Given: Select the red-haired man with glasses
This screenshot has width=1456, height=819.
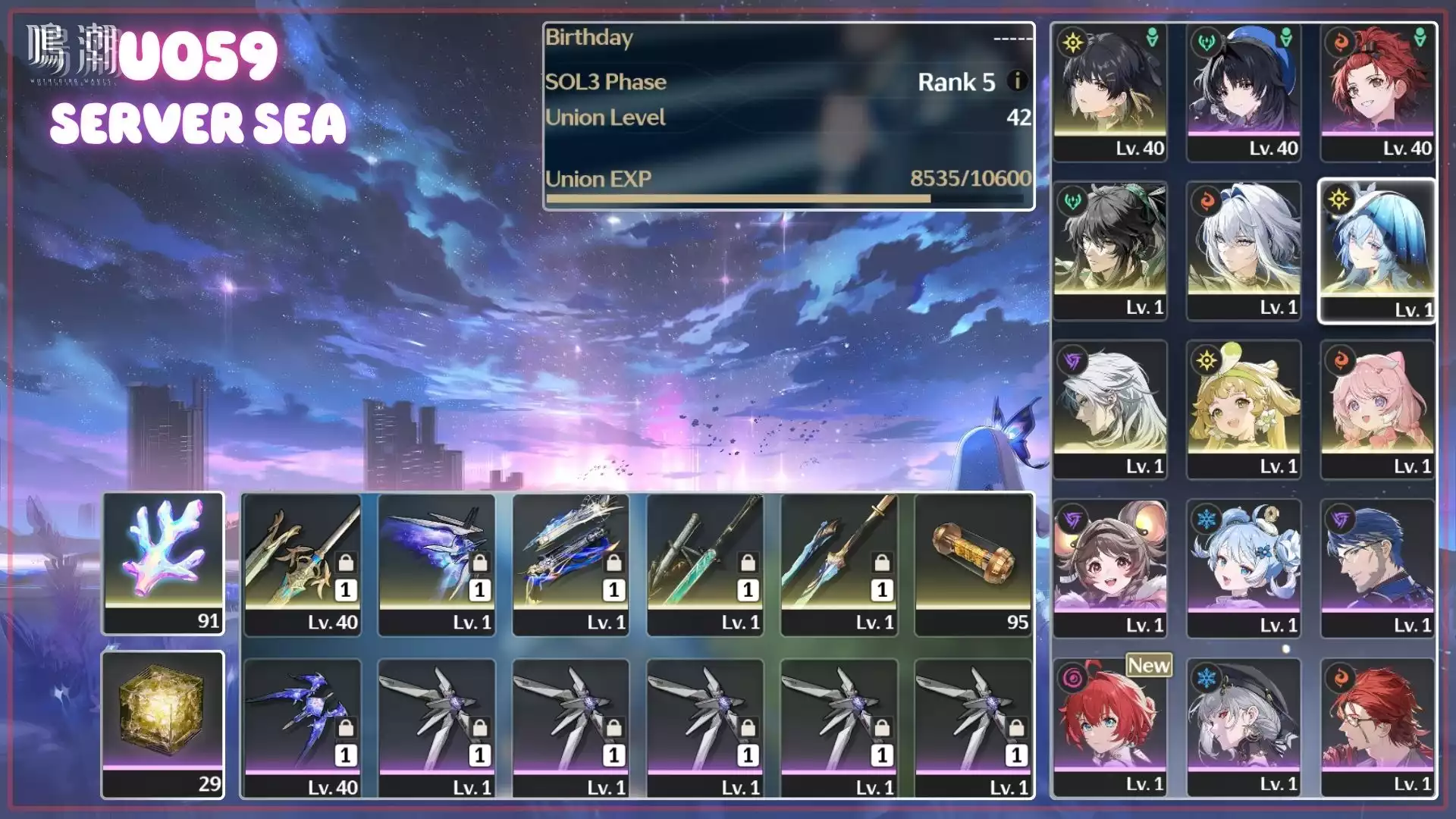Looking at the screenshot, I should (x=1377, y=726).
